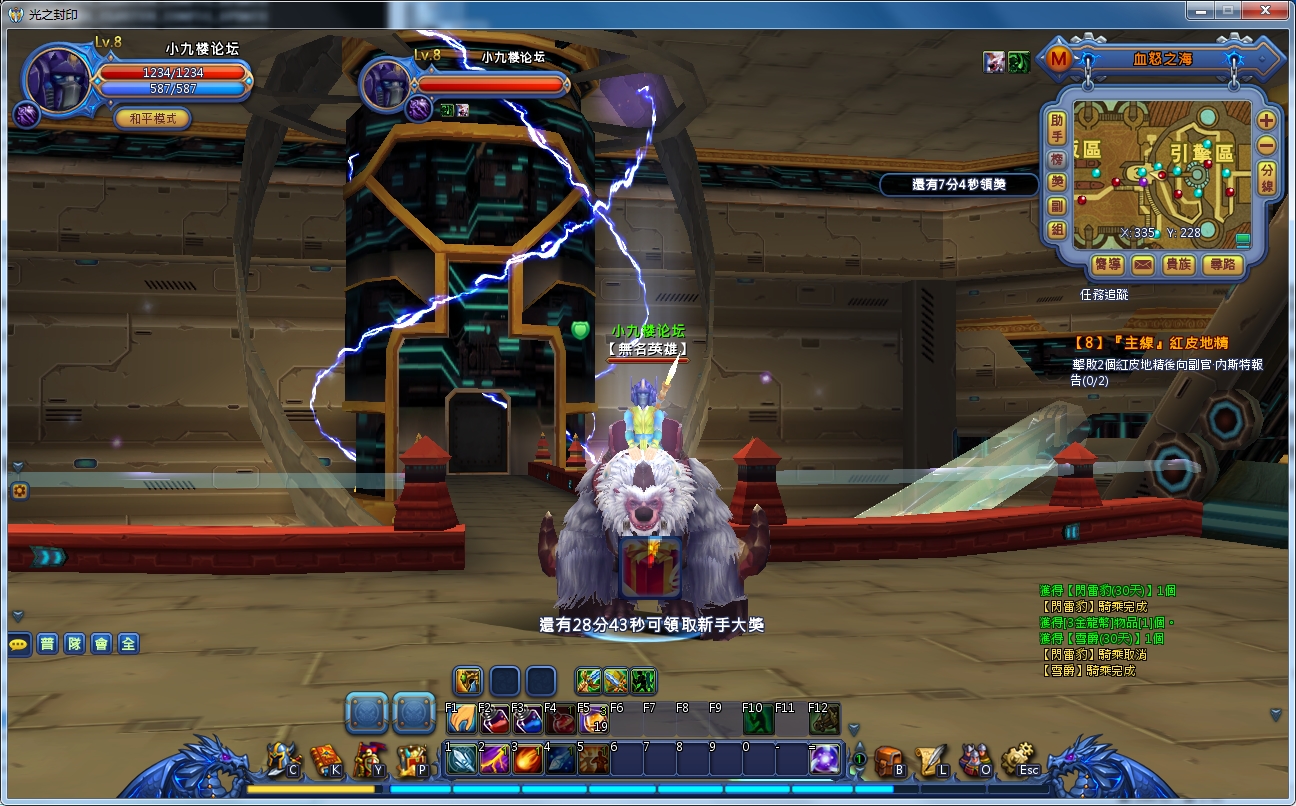This screenshot has height=806, width=1296.
Task: Use the purple lightning skill in slot 2
Action: (495, 760)
